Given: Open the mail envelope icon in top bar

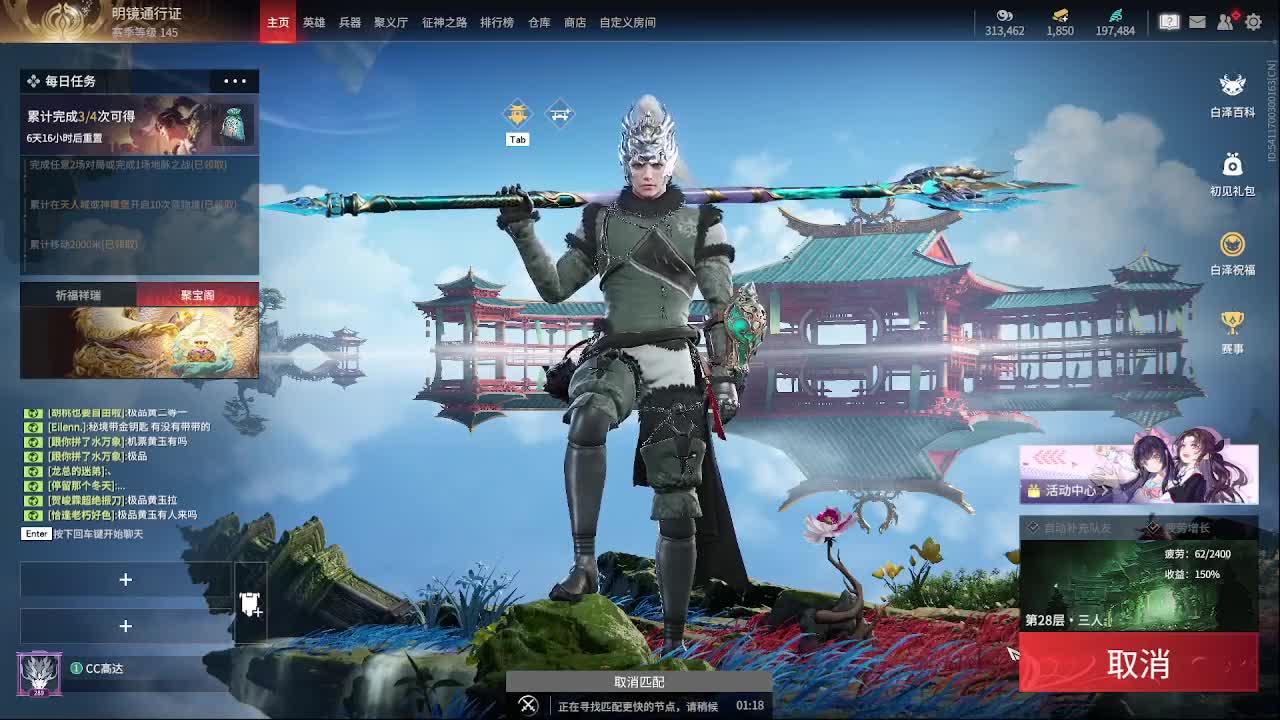Looking at the screenshot, I should point(1197,21).
